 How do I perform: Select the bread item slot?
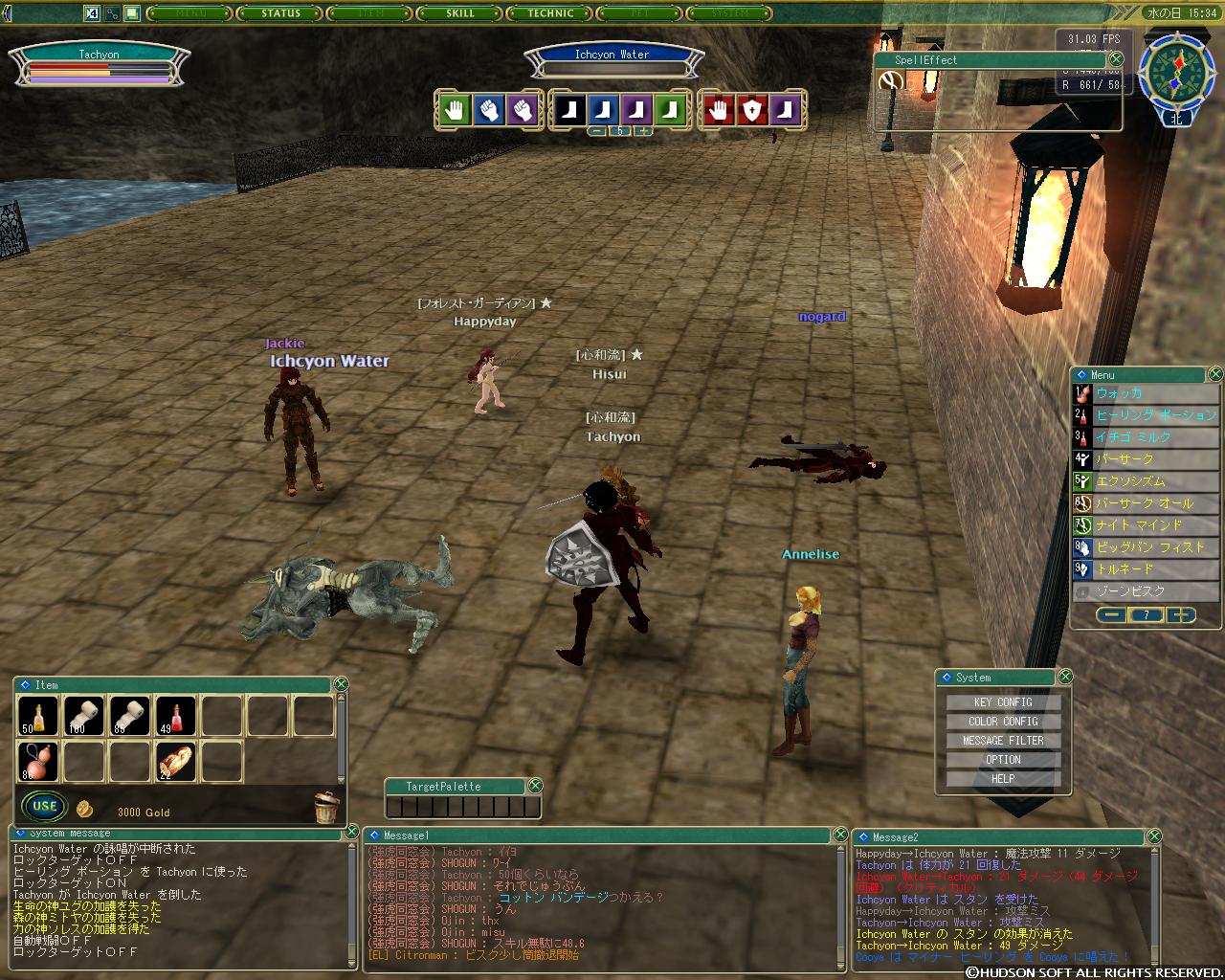176,762
